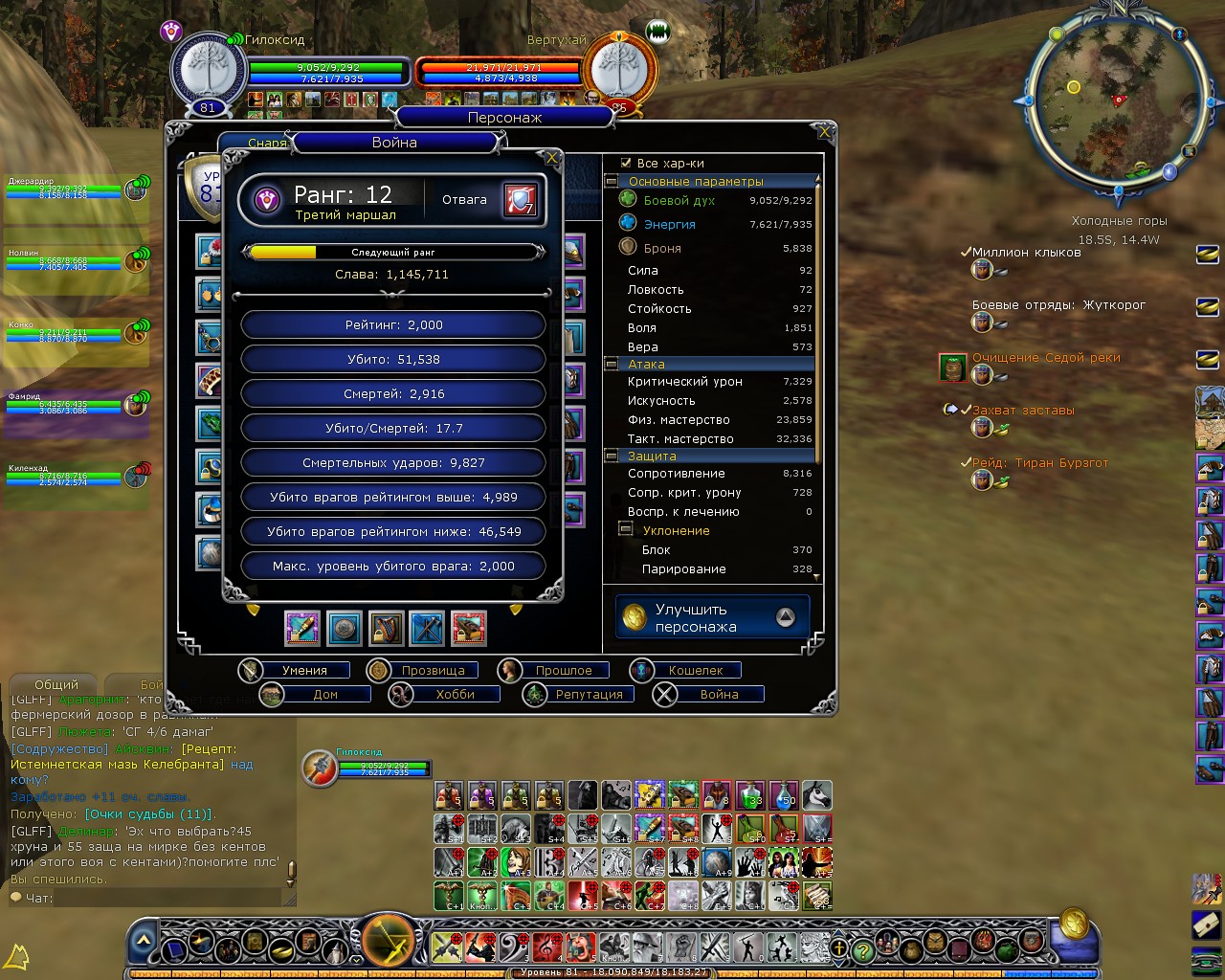The width and height of the screenshot is (1225, 980).
Task: Collapse the Атака stats section
Action: click(x=612, y=365)
